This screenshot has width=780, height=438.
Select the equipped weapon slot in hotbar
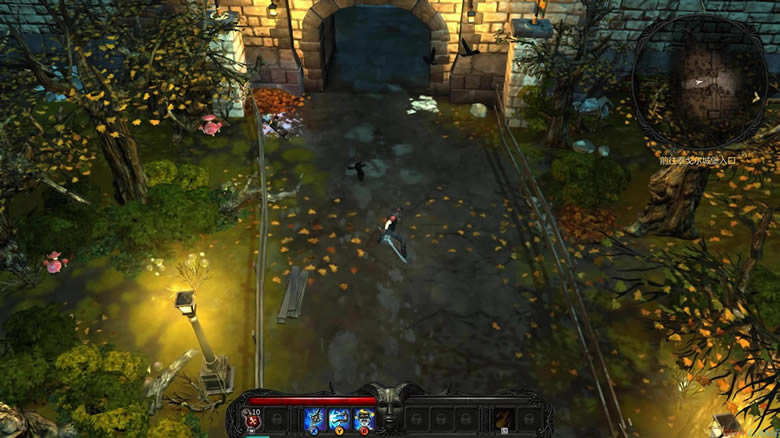[504, 419]
